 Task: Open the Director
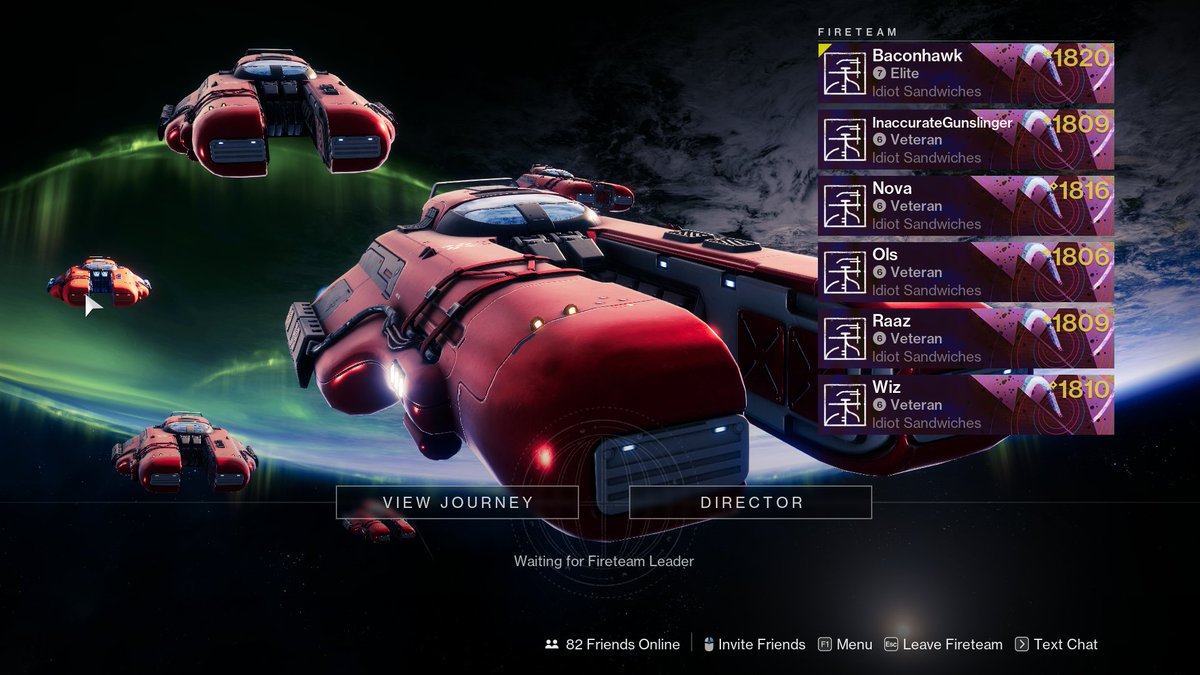(x=750, y=502)
